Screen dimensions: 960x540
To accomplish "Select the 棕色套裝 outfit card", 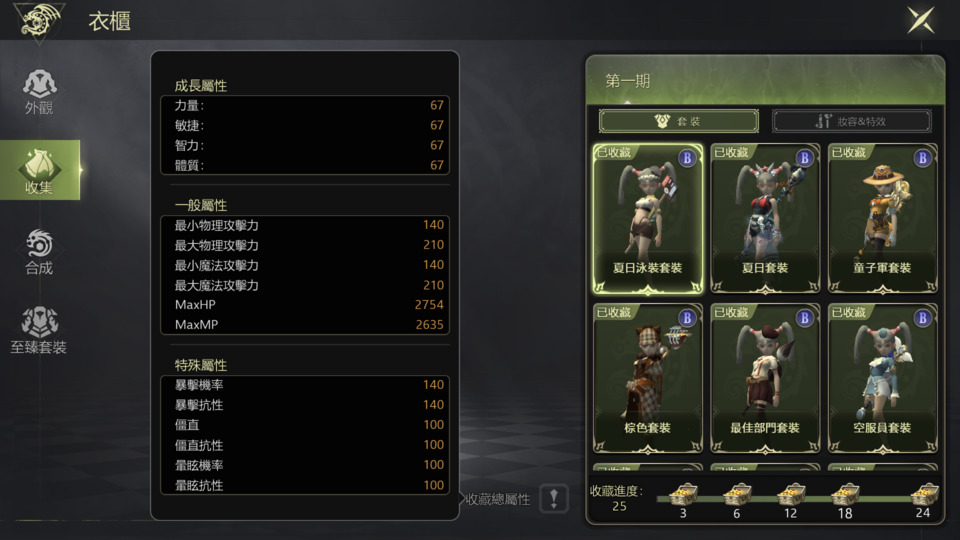I will click(x=647, y=378).
